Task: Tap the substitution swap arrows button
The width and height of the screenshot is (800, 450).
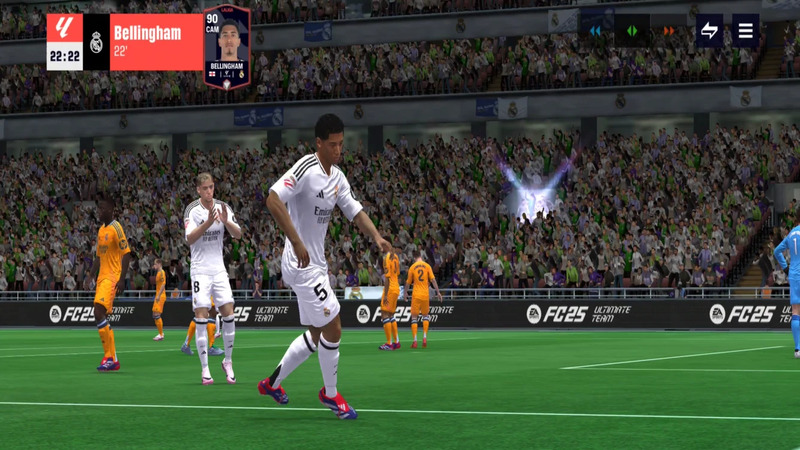Action: click(x=709, y=31)
